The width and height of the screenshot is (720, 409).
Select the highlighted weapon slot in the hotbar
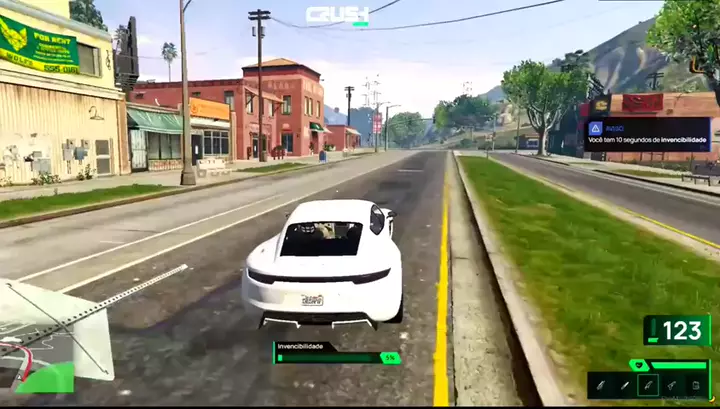point(647,385)
